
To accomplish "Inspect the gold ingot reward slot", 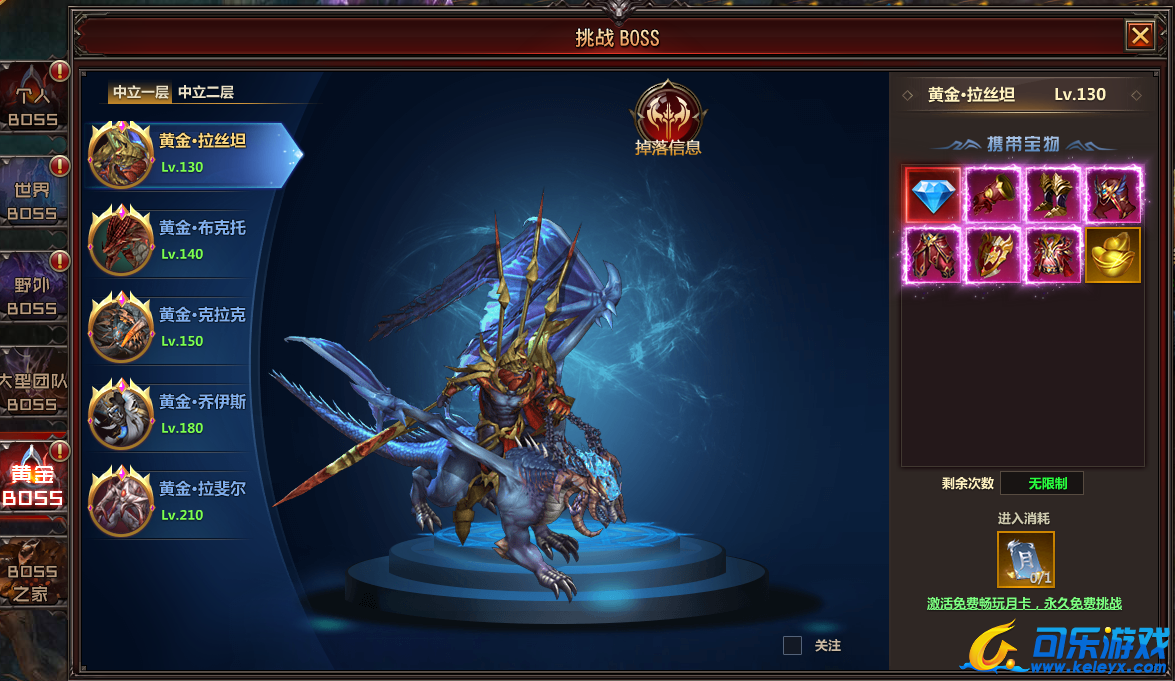I will (x=1112, y=255).
